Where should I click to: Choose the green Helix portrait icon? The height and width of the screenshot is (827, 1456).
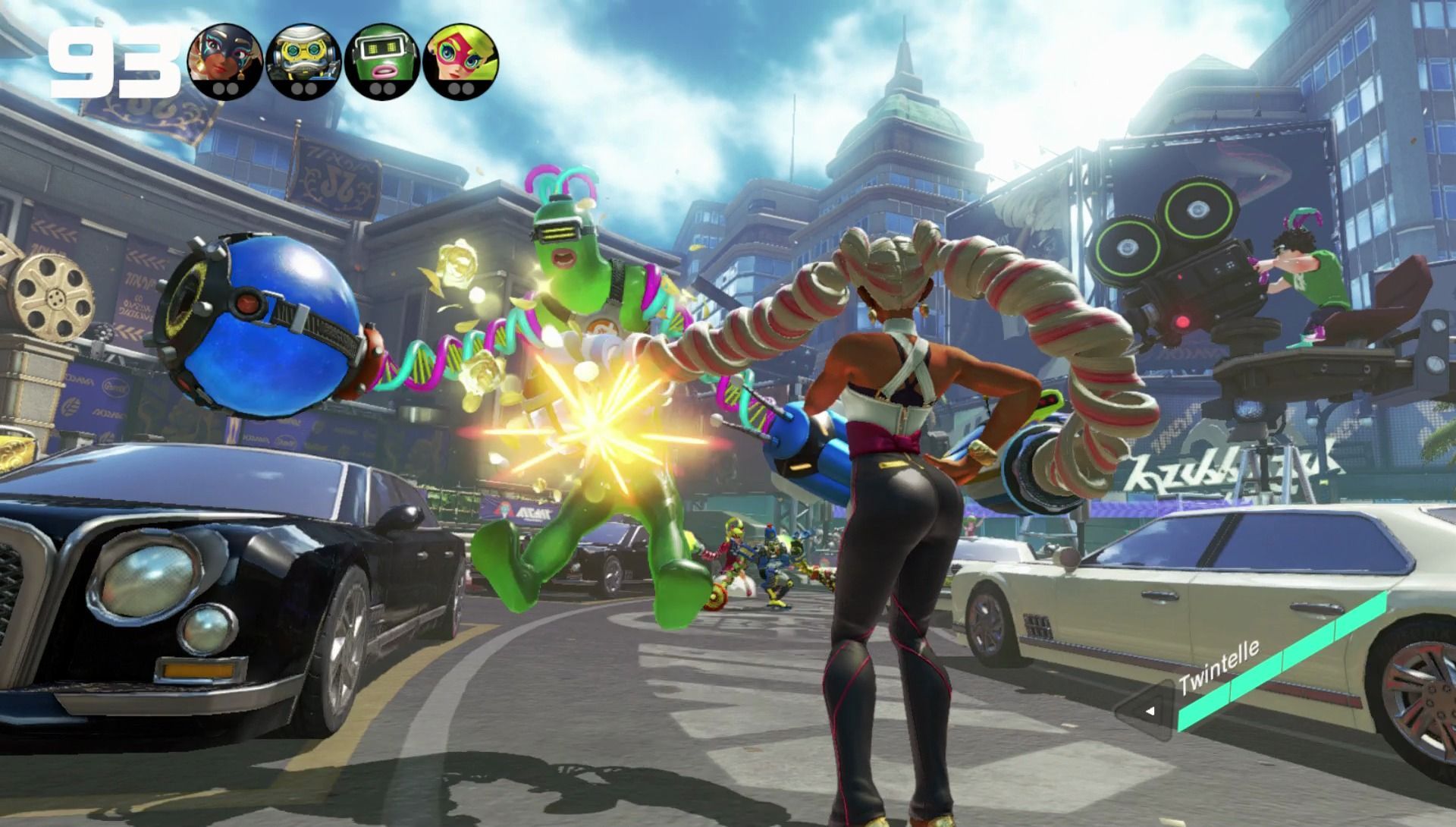click(382, 61)
